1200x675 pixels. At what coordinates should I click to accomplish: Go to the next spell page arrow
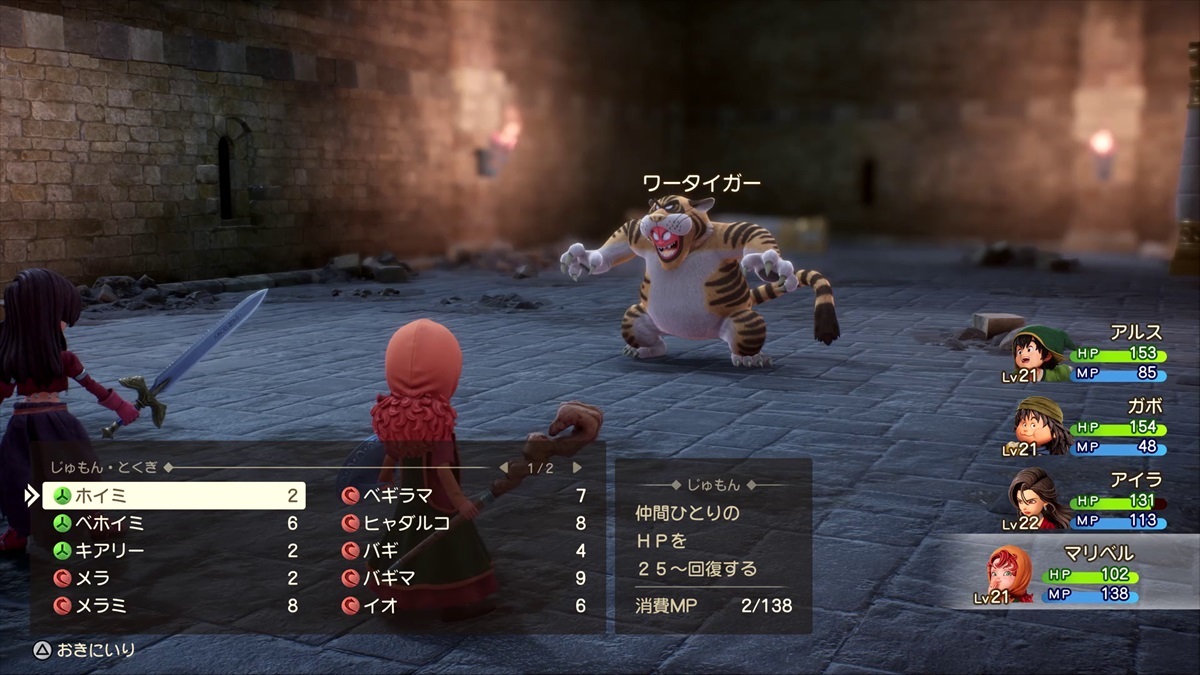577,467
